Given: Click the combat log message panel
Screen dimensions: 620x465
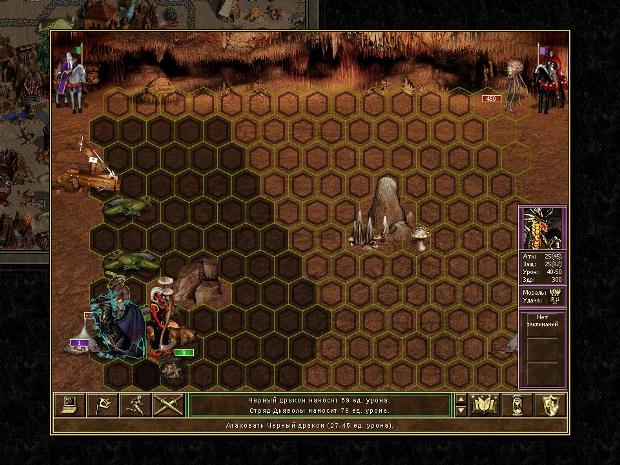Looking at the screenshot, I should coord(320,405).
